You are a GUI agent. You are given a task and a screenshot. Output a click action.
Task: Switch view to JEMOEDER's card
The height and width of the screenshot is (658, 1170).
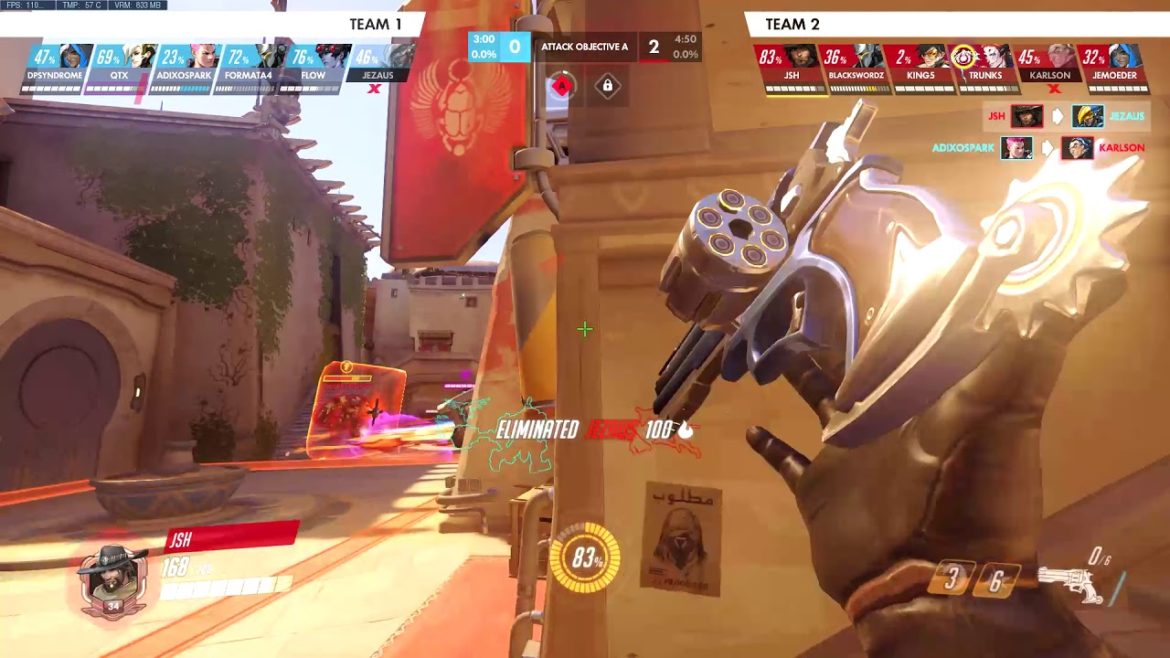(x=1111, y=66)
